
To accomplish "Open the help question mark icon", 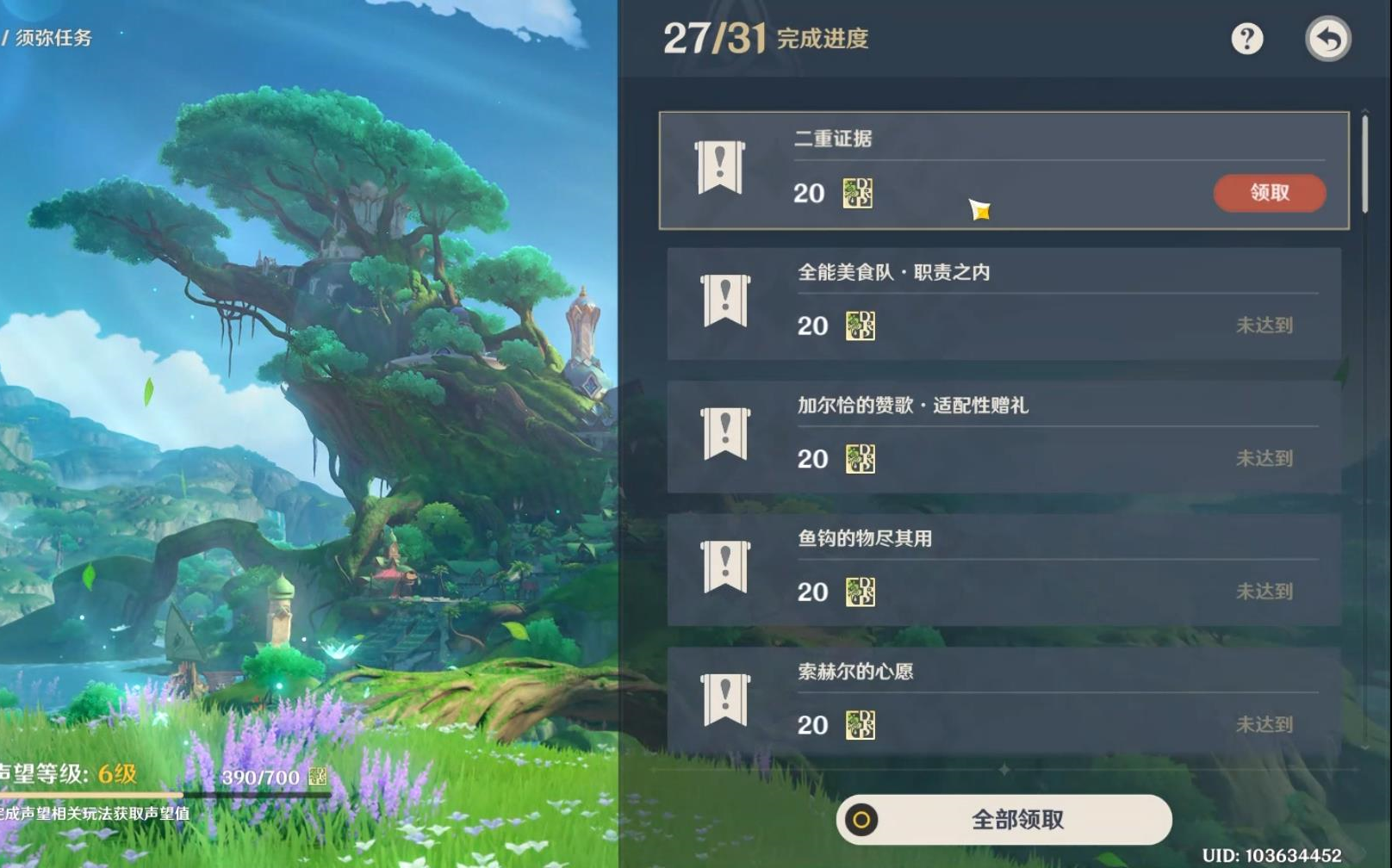I will click(x=1246, y=39).
